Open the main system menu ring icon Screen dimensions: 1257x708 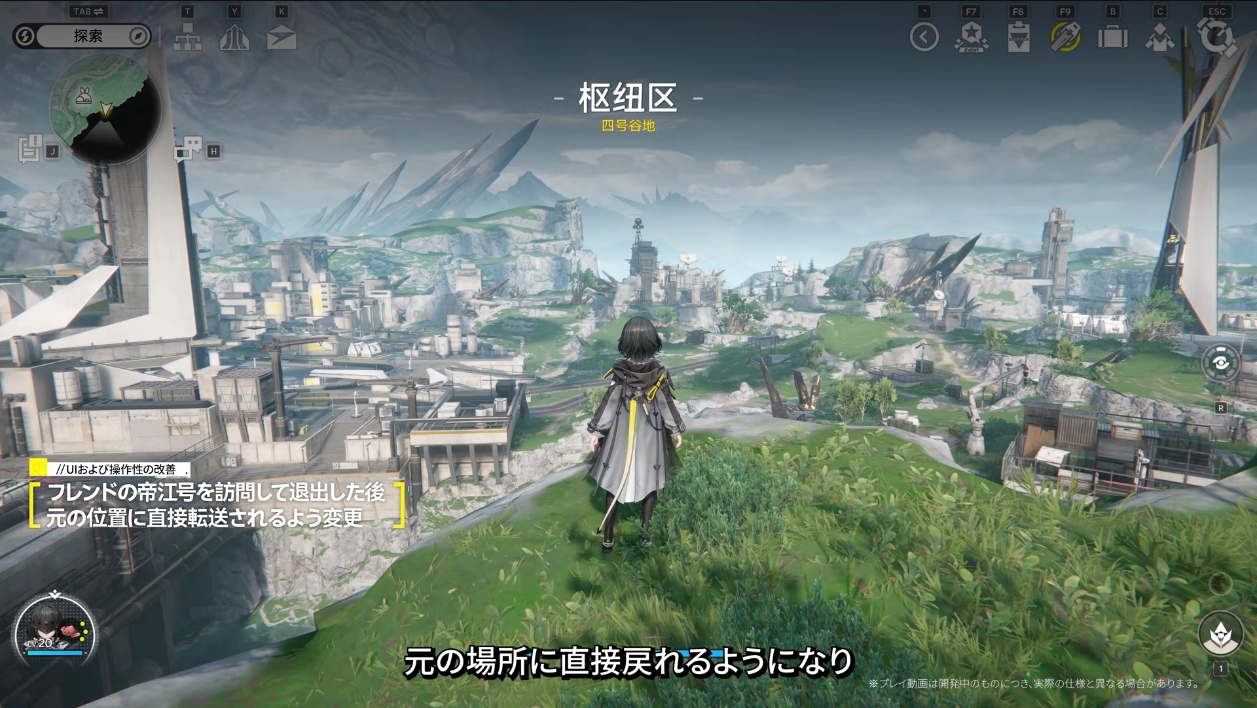tap(1216, 37)
